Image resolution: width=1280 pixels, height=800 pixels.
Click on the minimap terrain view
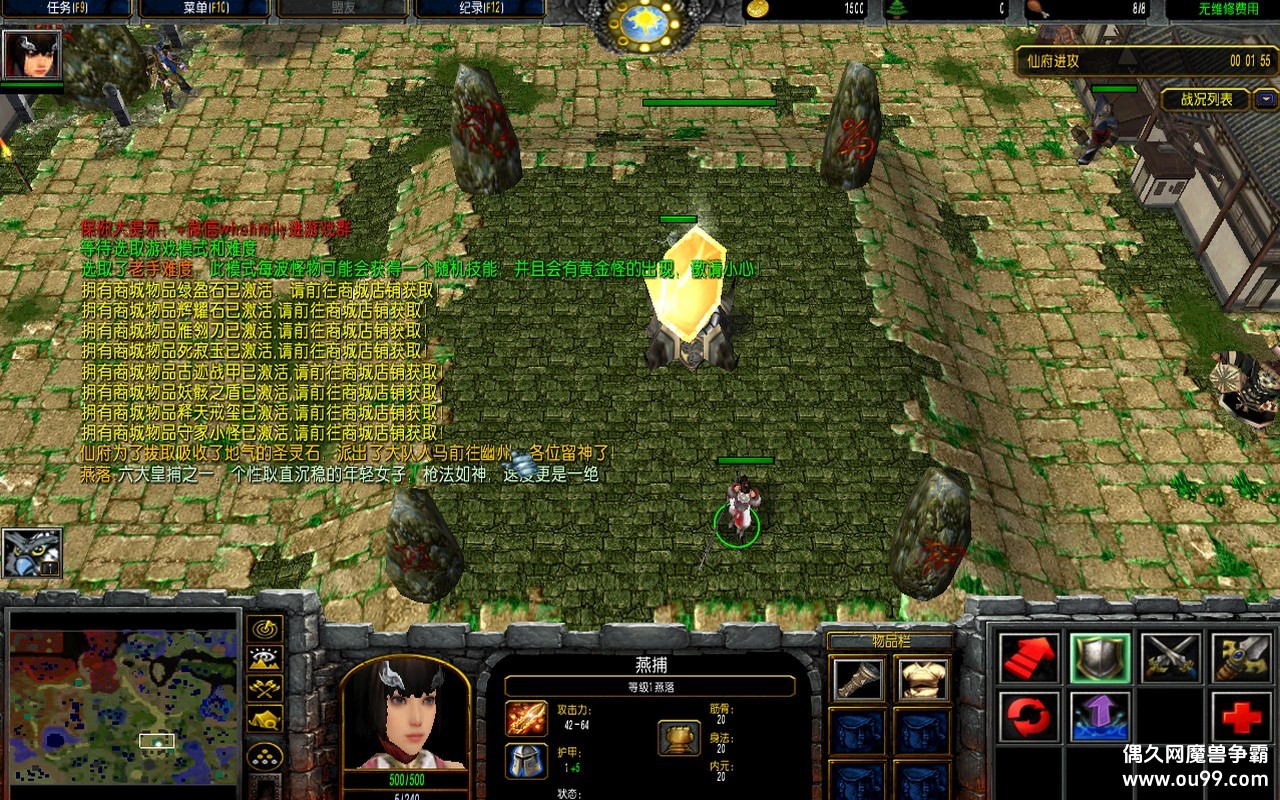(x=124, y=697)
